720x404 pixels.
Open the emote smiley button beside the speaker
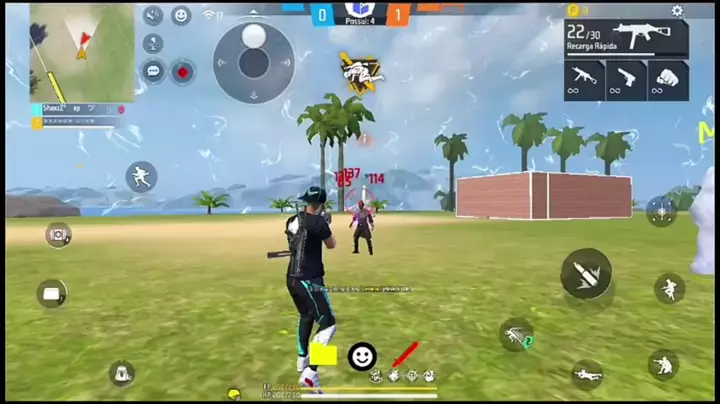181,15
